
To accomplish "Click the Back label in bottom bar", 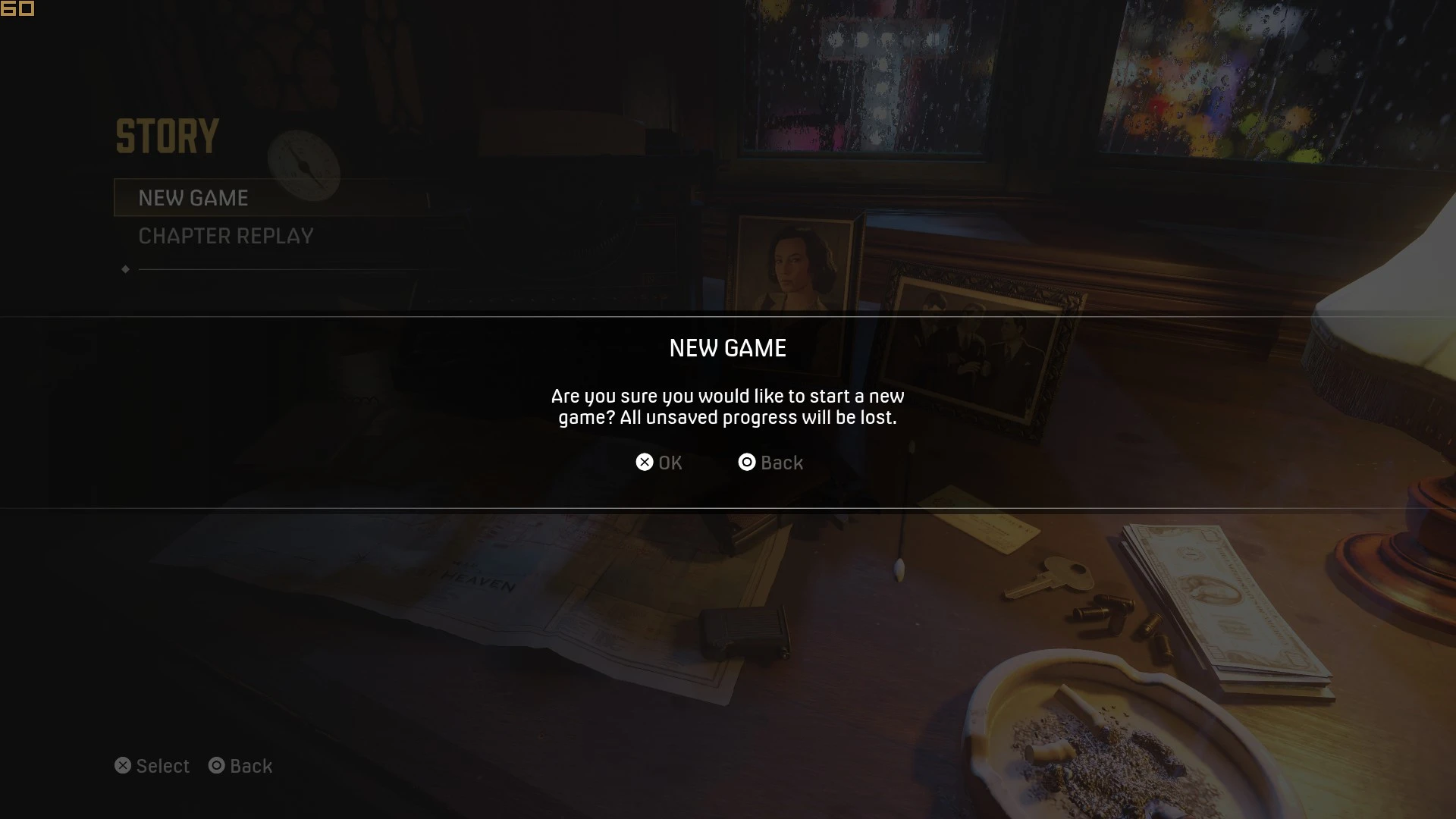I will coord(251,765).
